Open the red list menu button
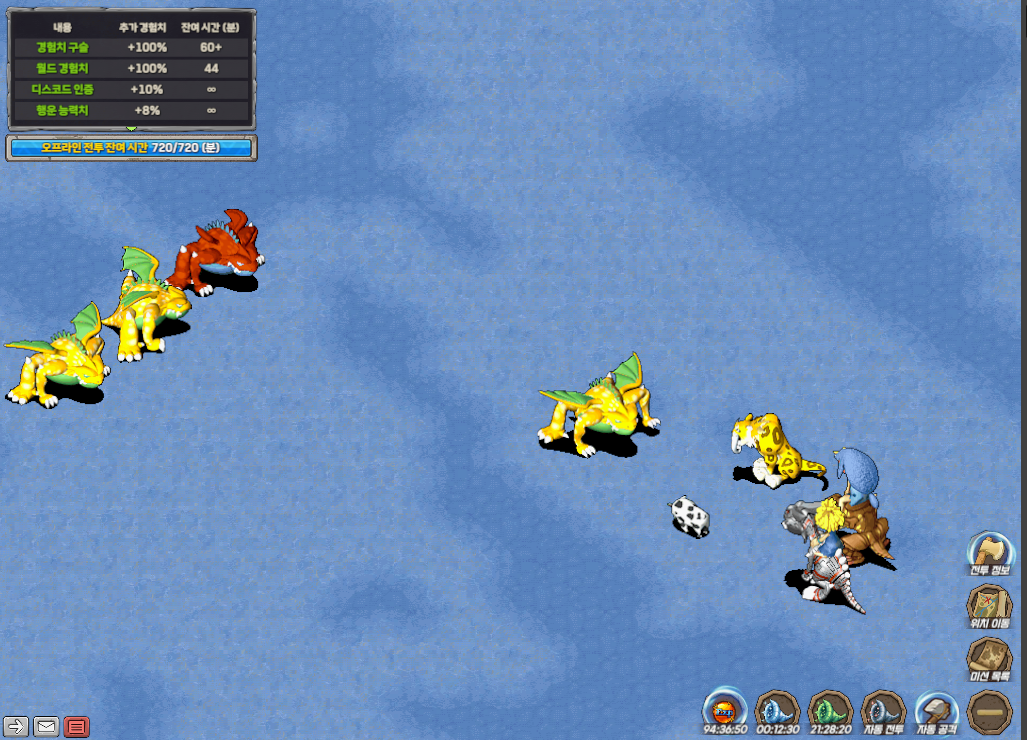The image size is (1027, 740). (76, 727)
